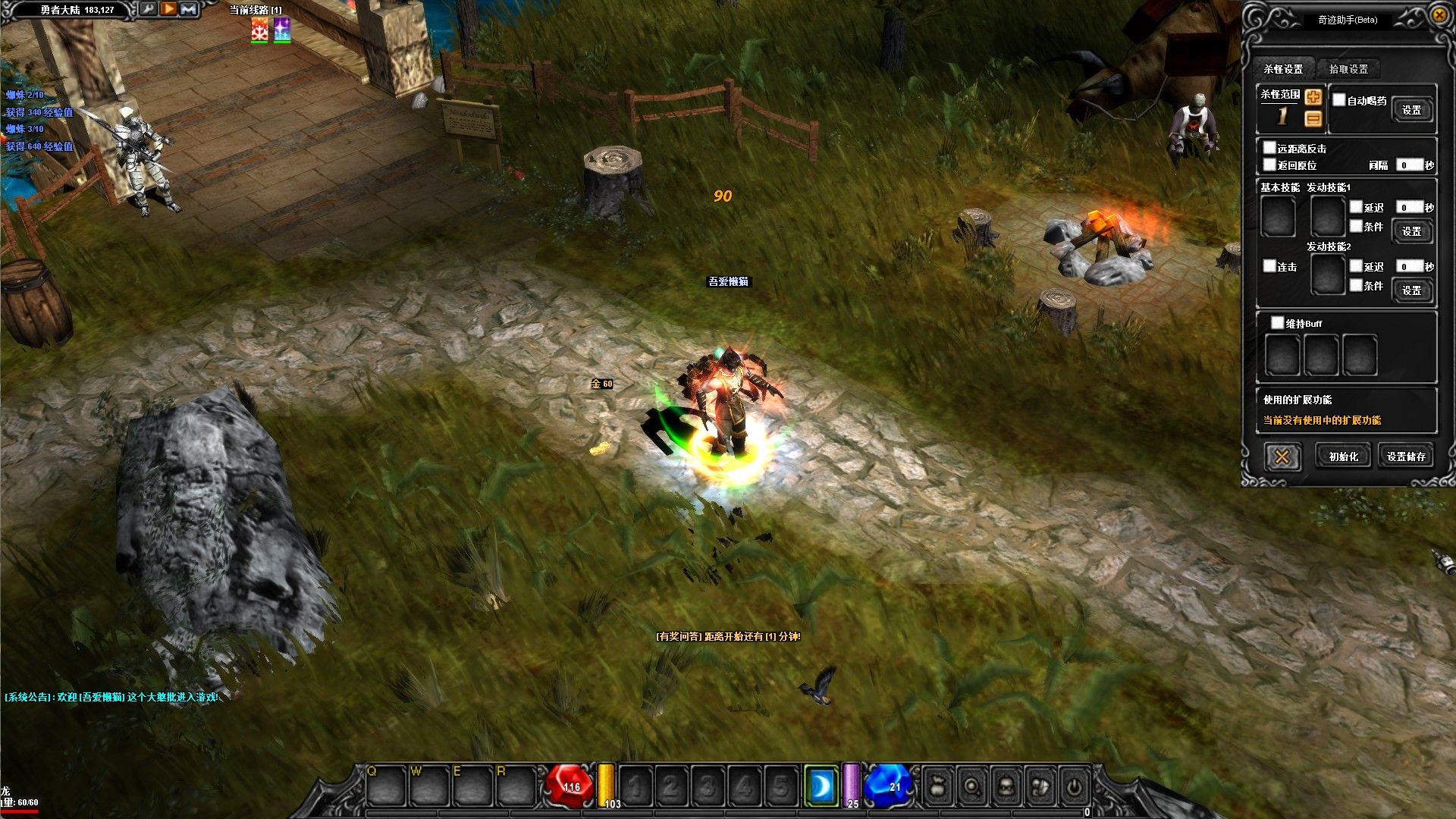Decrease kill range with the minus button

pos(1313,118)
